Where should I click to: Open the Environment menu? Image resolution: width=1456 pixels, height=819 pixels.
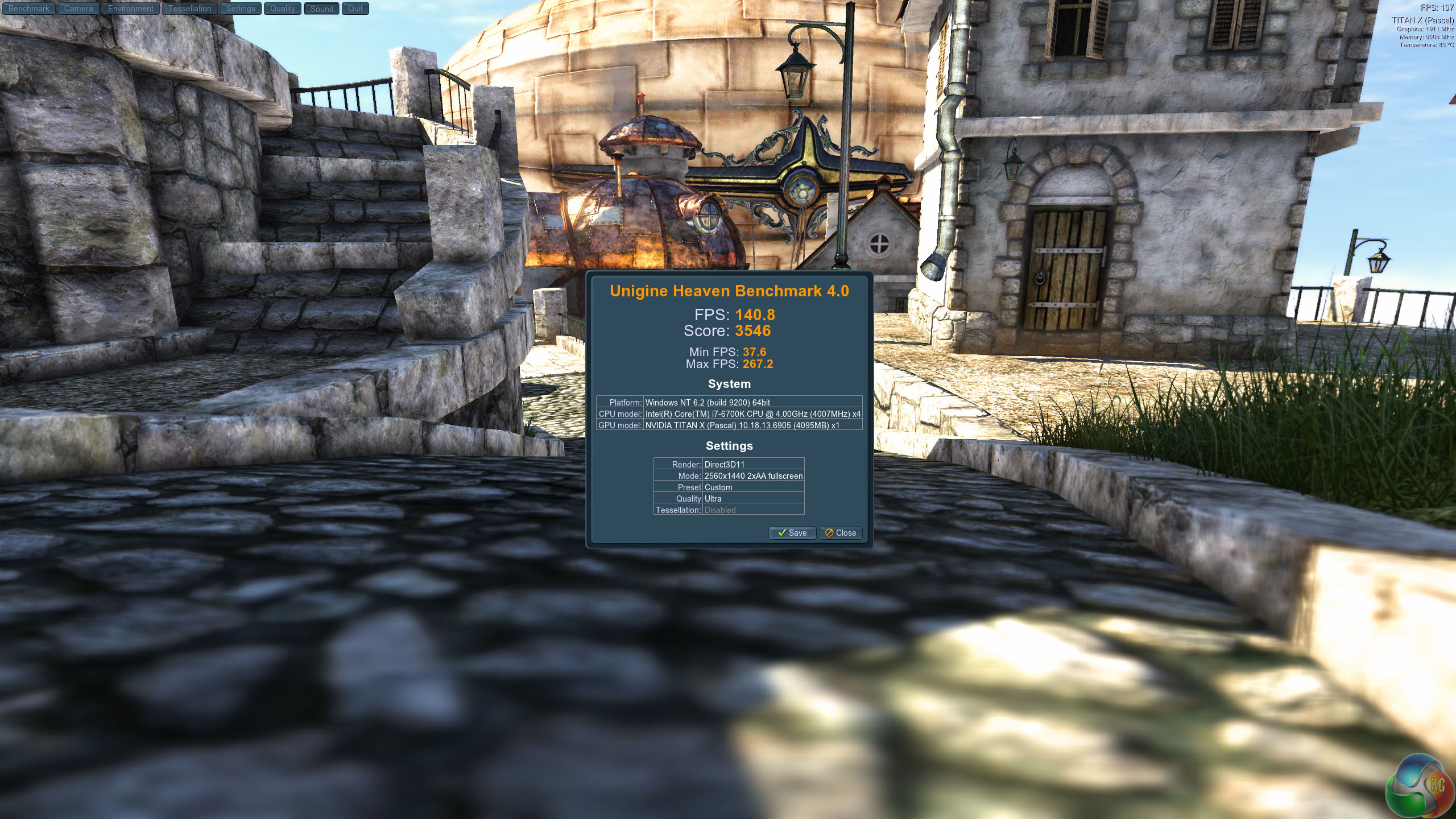coord(131,9)
